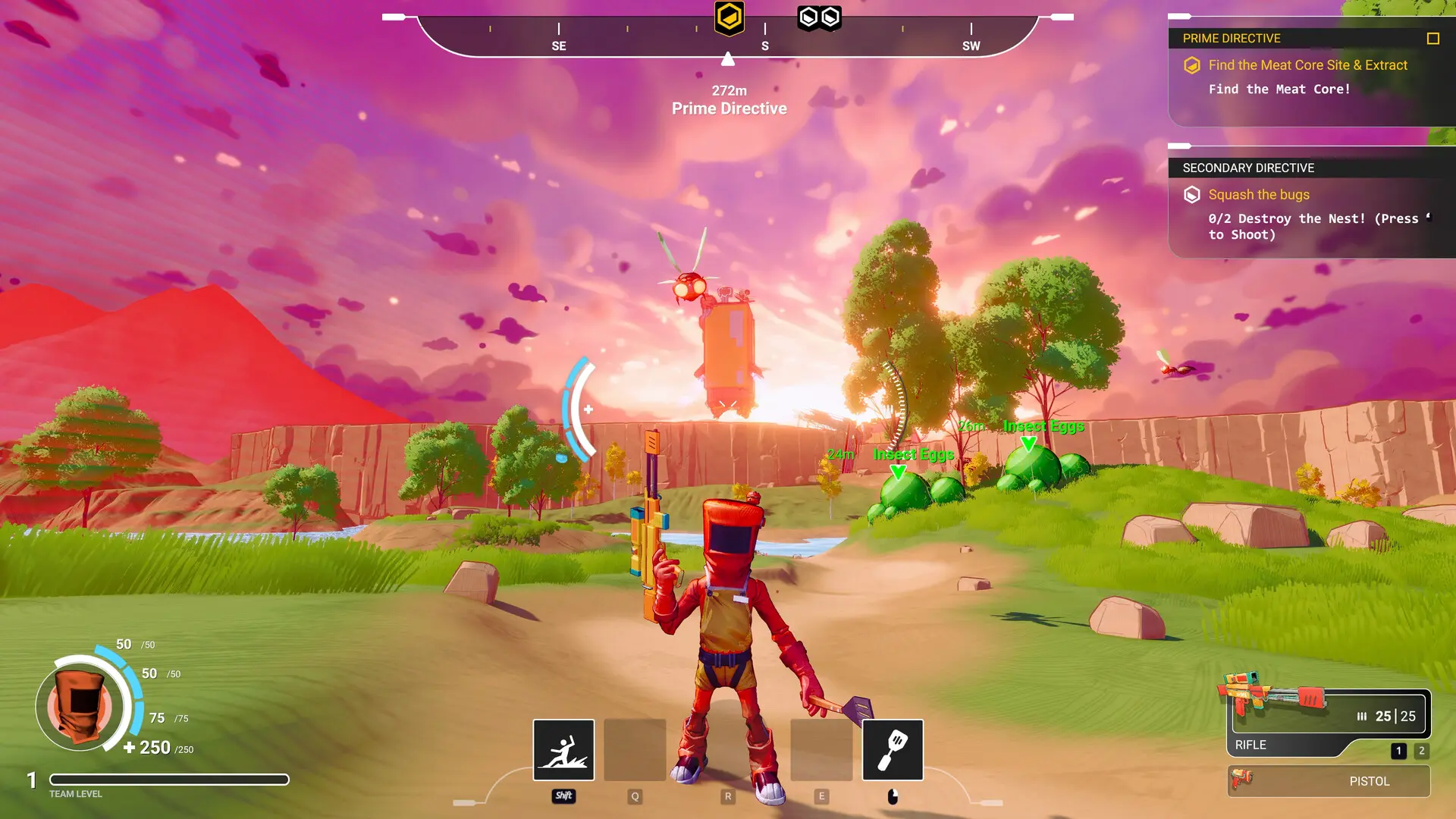Image resolution: width=1456 pixels, height=819 pixels.
Task: Select the slide move icon on the hotbar
Action: tap(563, 749)
